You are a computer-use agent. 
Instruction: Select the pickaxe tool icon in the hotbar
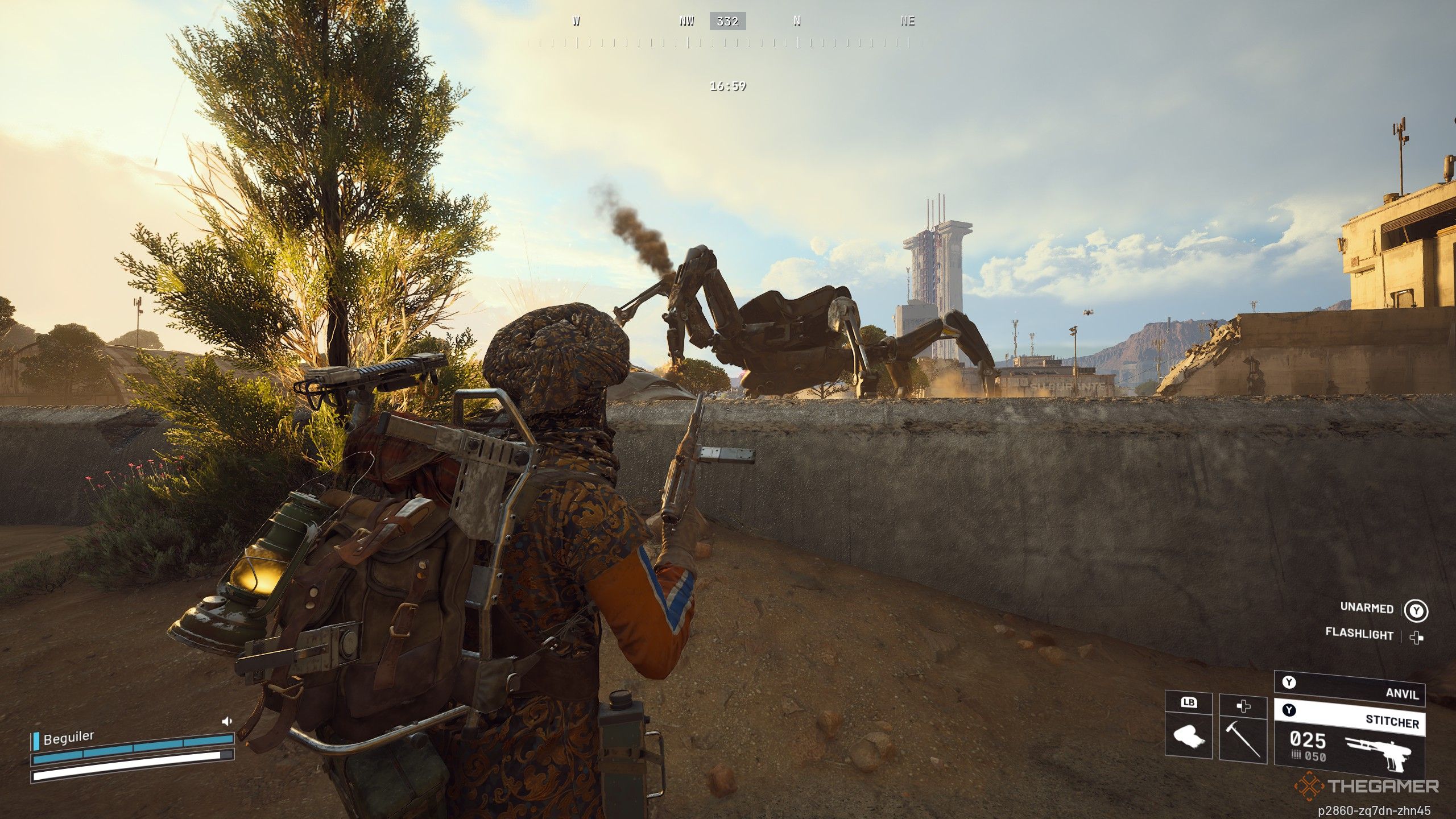point(1243,741)
